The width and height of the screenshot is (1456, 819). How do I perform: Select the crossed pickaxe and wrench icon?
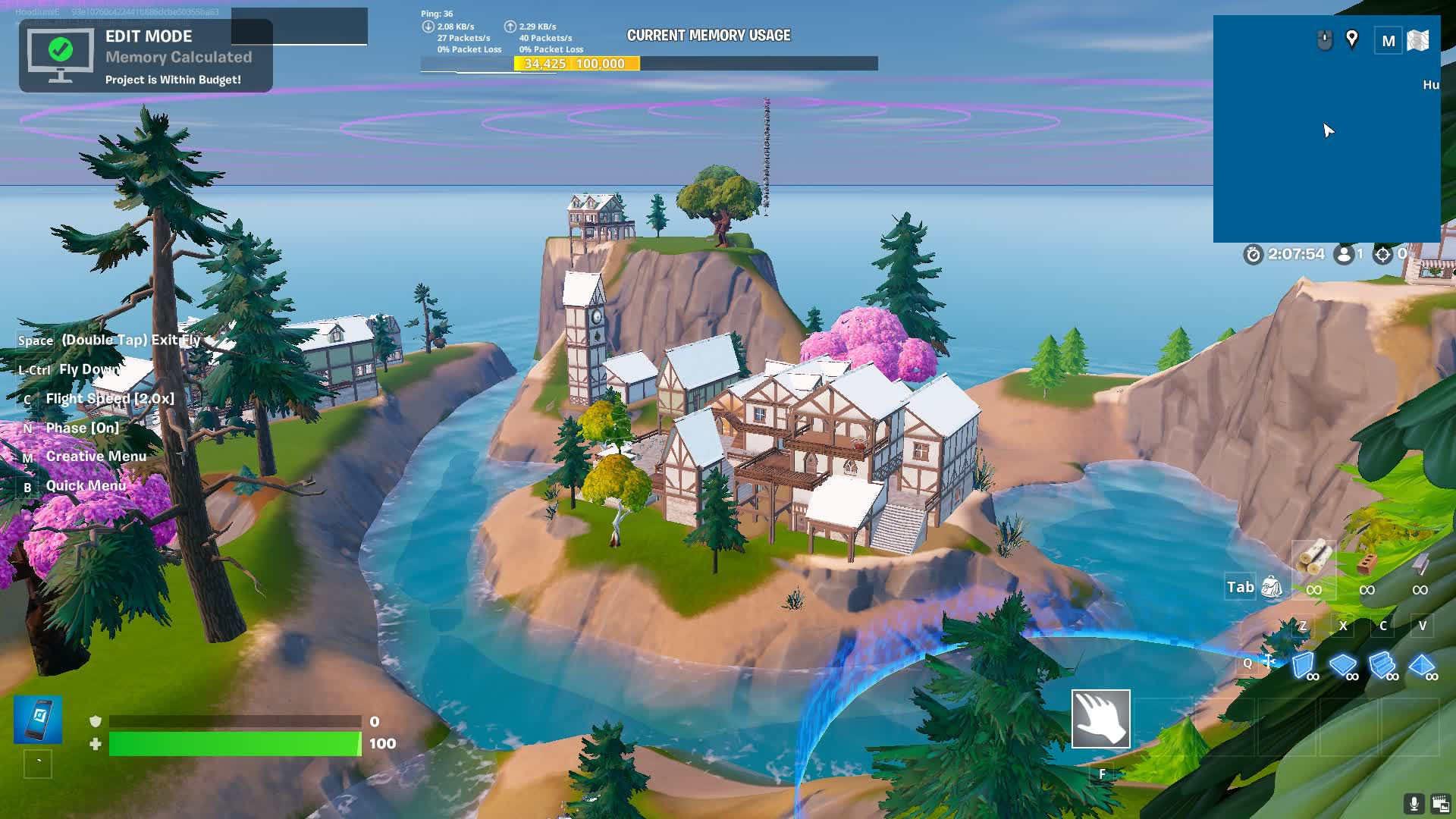(1269, 661)
